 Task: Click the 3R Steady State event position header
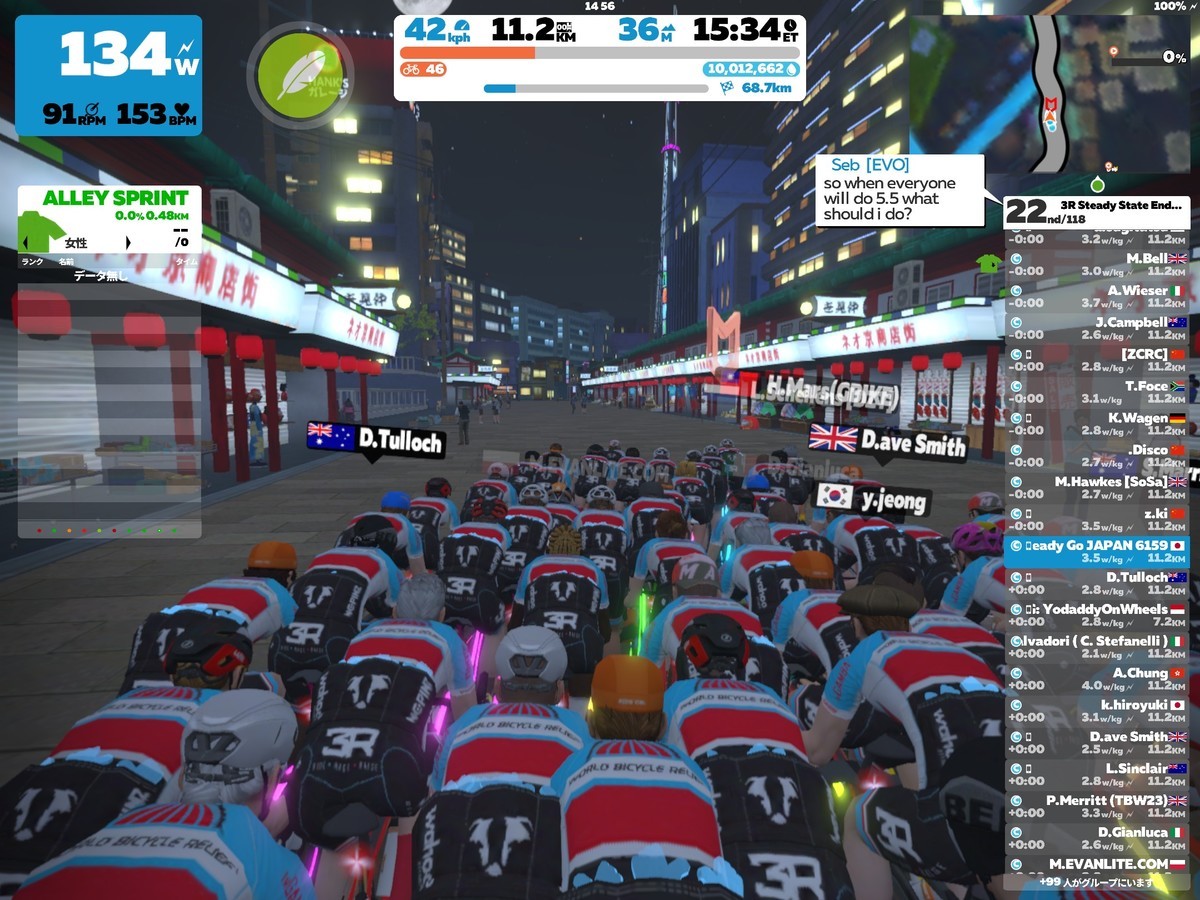1096,212
